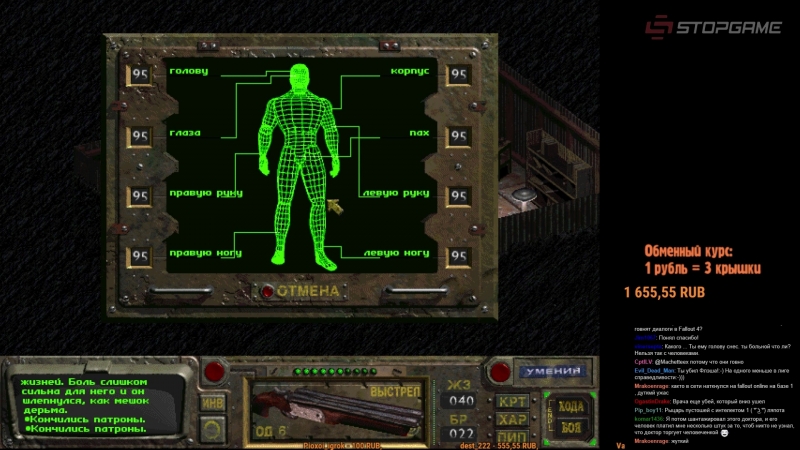End the turn with ХОДА button

[570, 406]
